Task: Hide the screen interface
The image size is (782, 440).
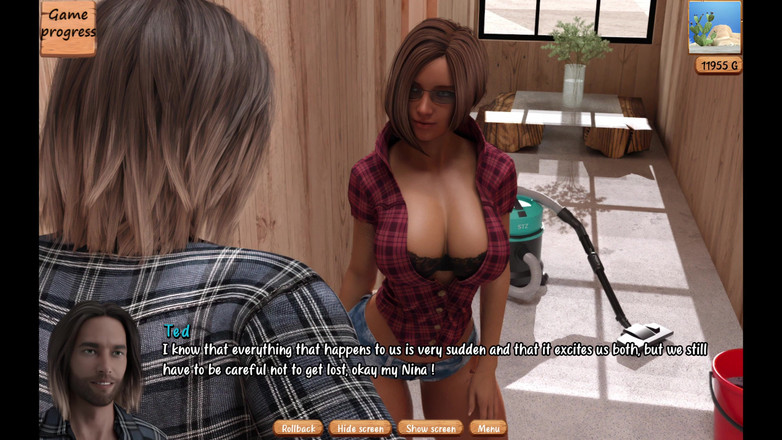Action: point(360,428)
